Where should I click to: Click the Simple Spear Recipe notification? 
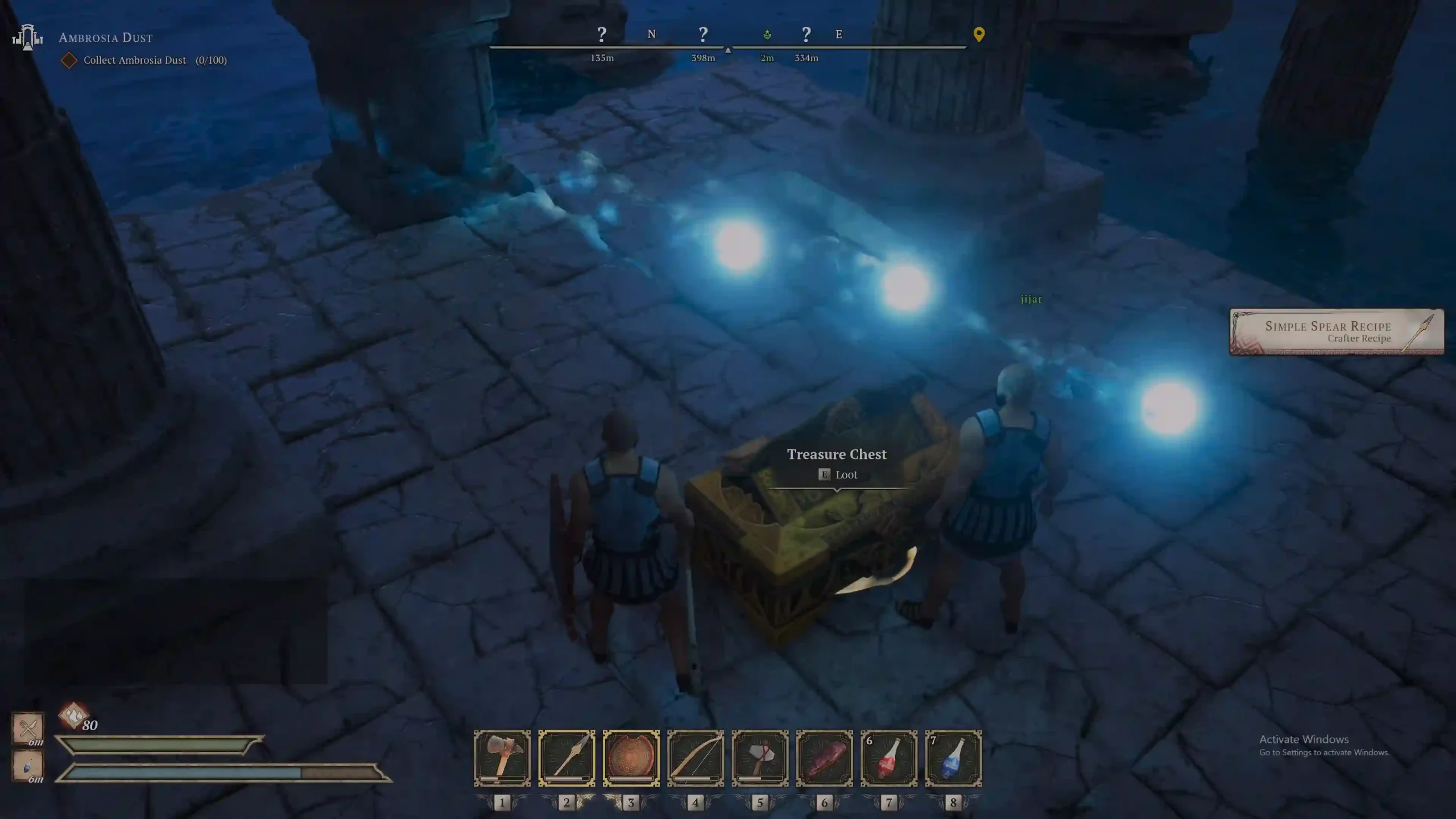coord(1336,332)
